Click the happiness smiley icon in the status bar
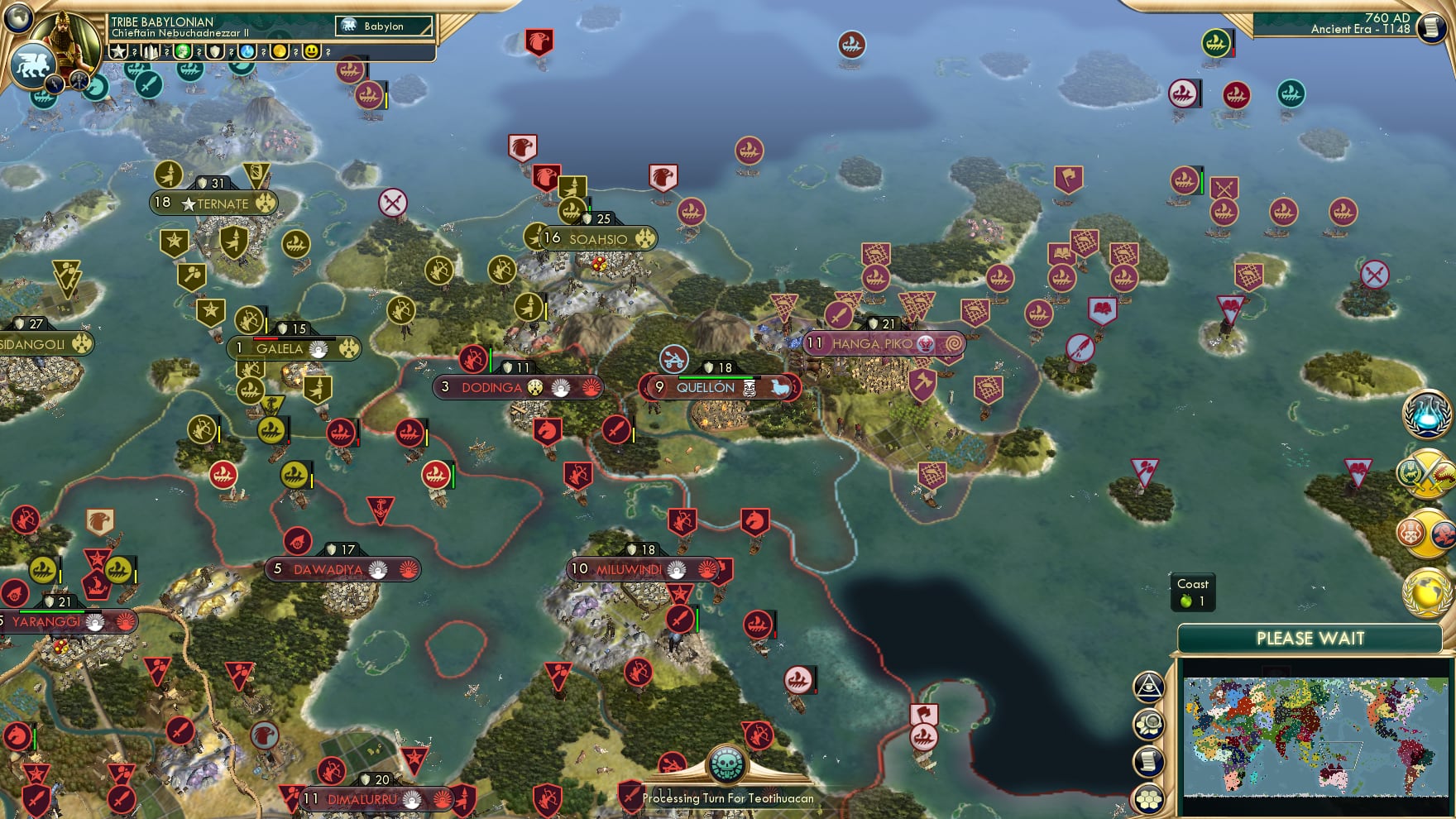Screen dimensions: 1456x819 click(312, 51)
